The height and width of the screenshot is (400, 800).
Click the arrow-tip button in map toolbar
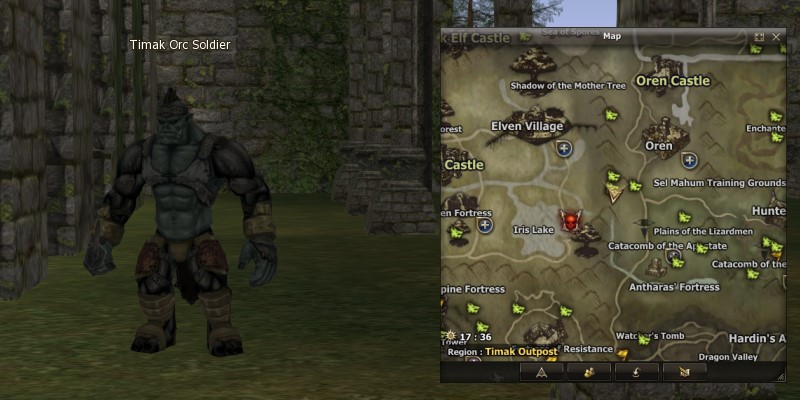pyautogui.click(x=542, y=371)
